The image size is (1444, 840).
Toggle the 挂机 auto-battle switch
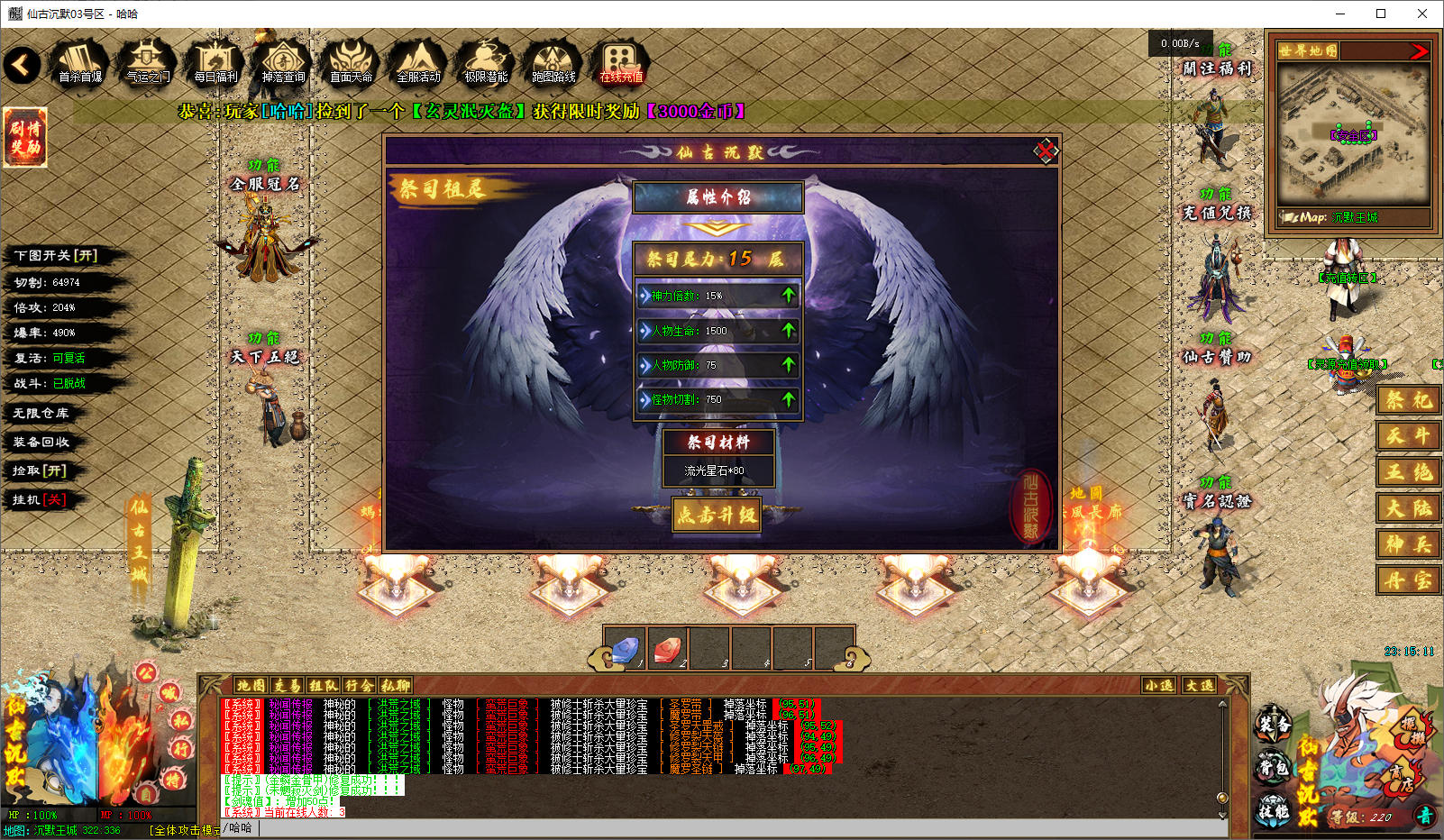(40, 499)
